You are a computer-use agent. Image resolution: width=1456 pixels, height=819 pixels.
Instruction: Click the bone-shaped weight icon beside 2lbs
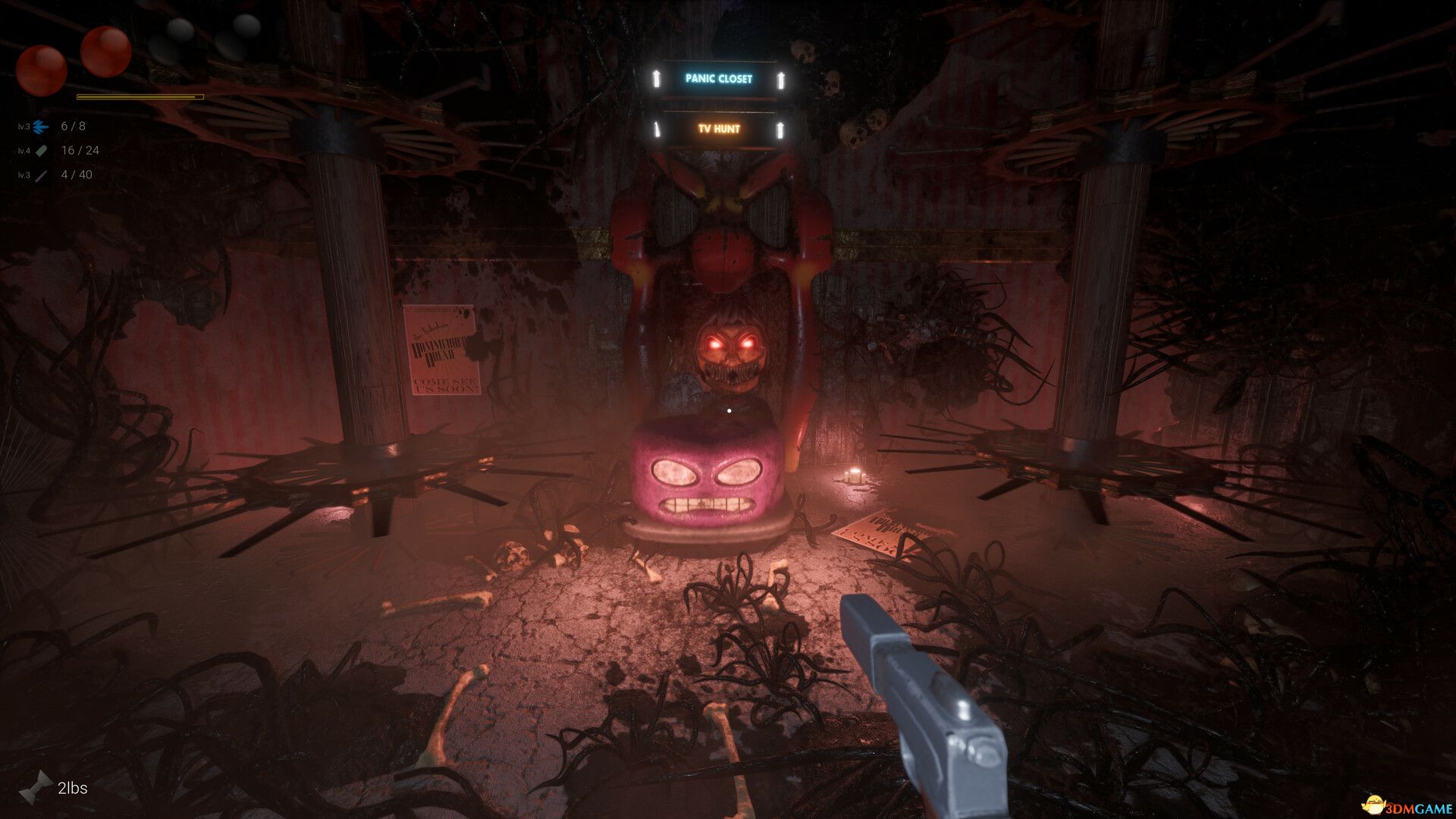pos(36,788)
